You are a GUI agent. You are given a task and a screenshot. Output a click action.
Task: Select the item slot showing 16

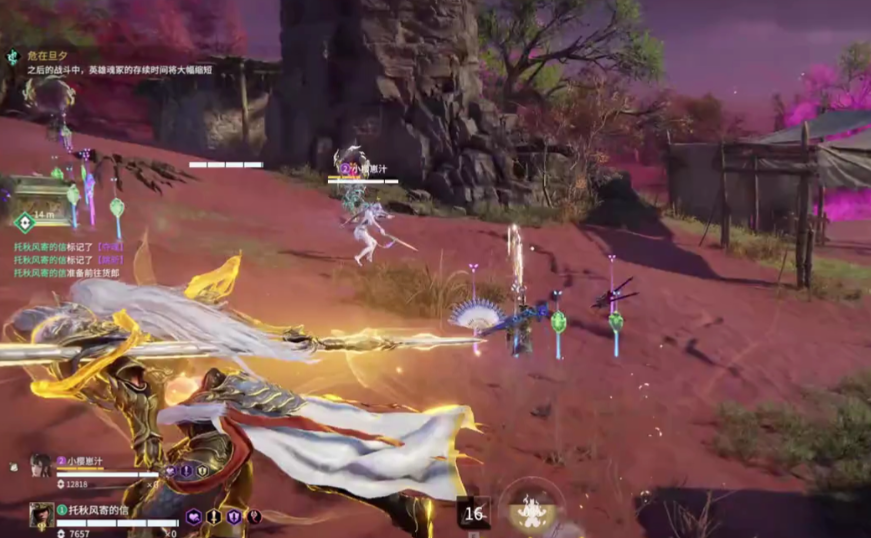(474, 513)
